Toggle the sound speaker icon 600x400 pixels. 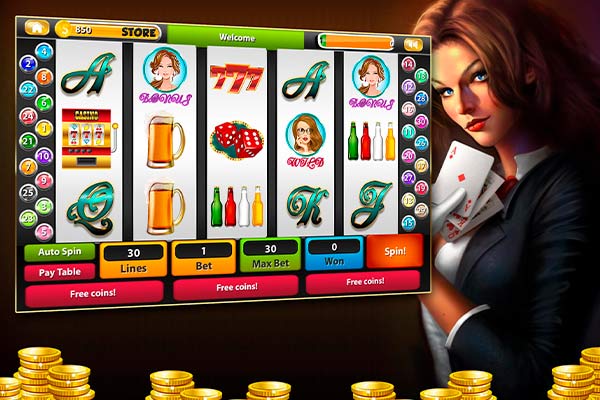[411, 45]
